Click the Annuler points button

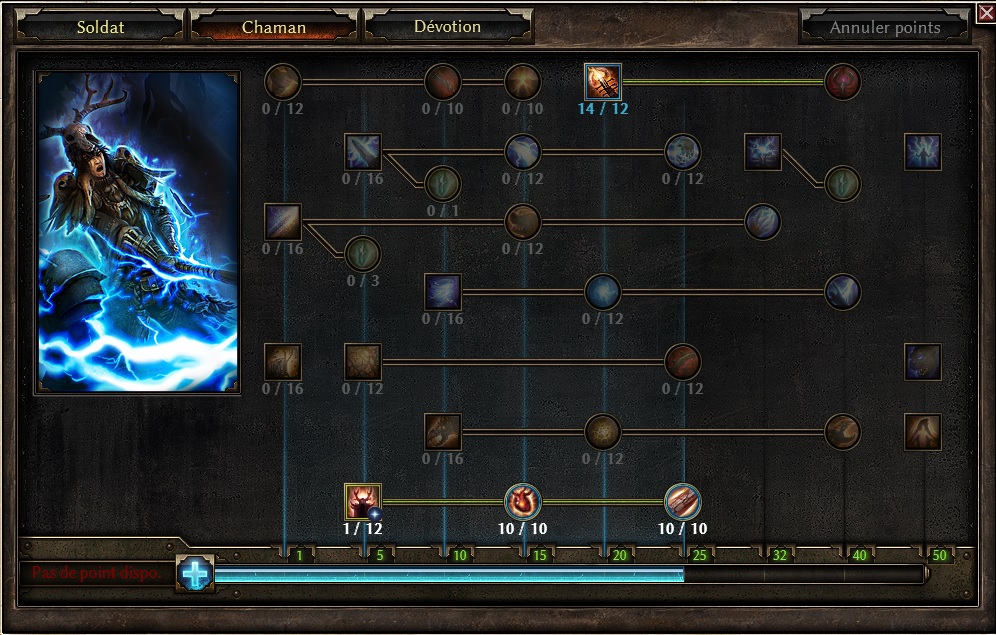(884, 27)
